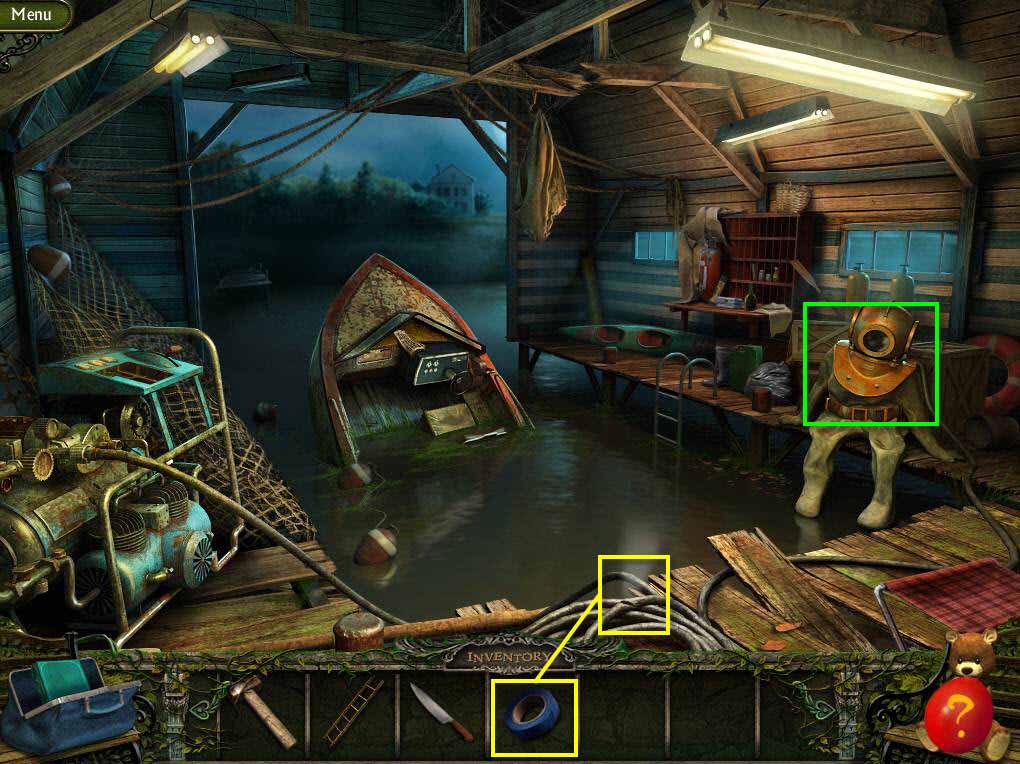Image resolution: width=1020 pixels, height=764 pixels.
Task: Open the blue bag beside the inventory
Action: 62,705
